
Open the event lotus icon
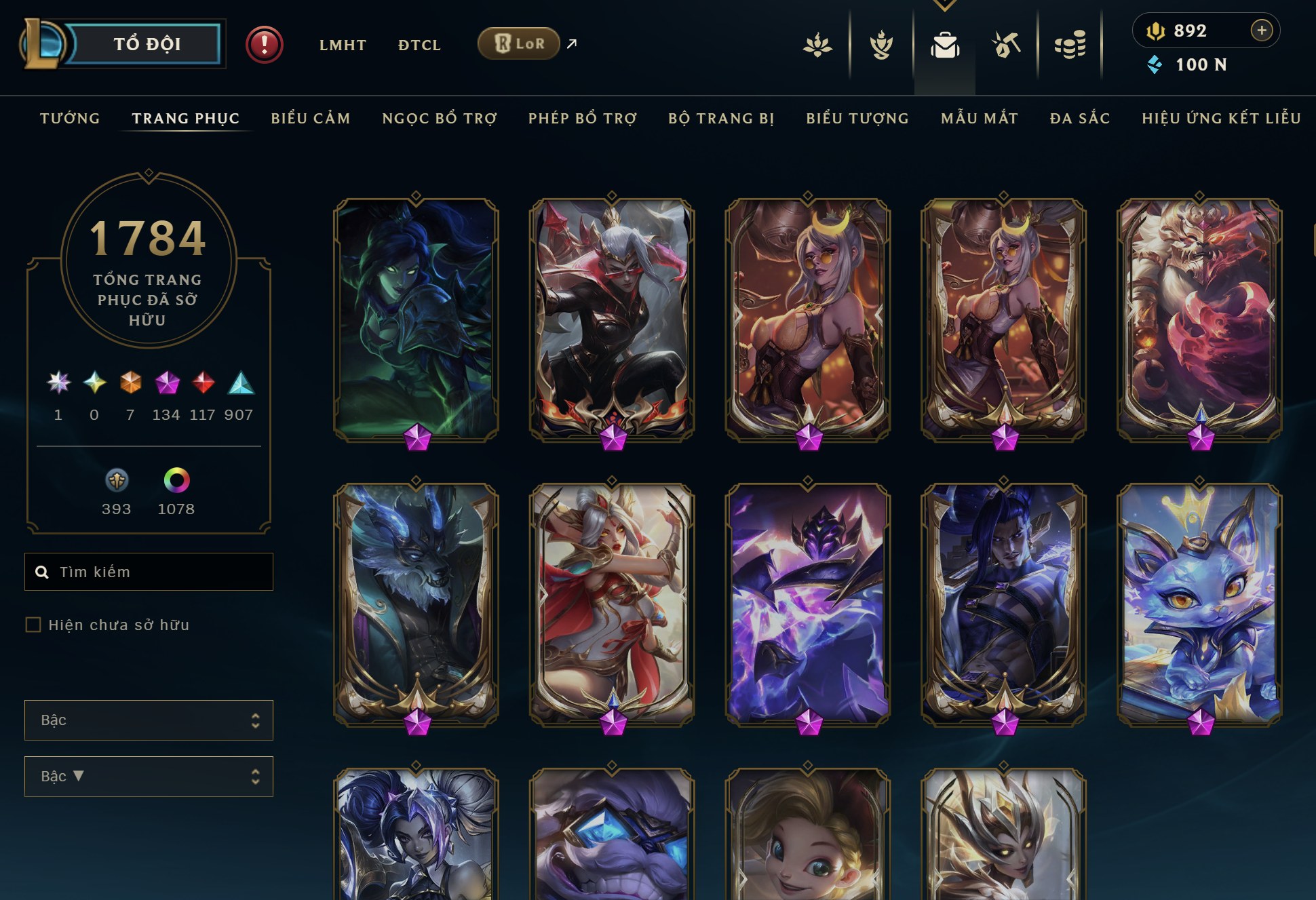point(817,44)
